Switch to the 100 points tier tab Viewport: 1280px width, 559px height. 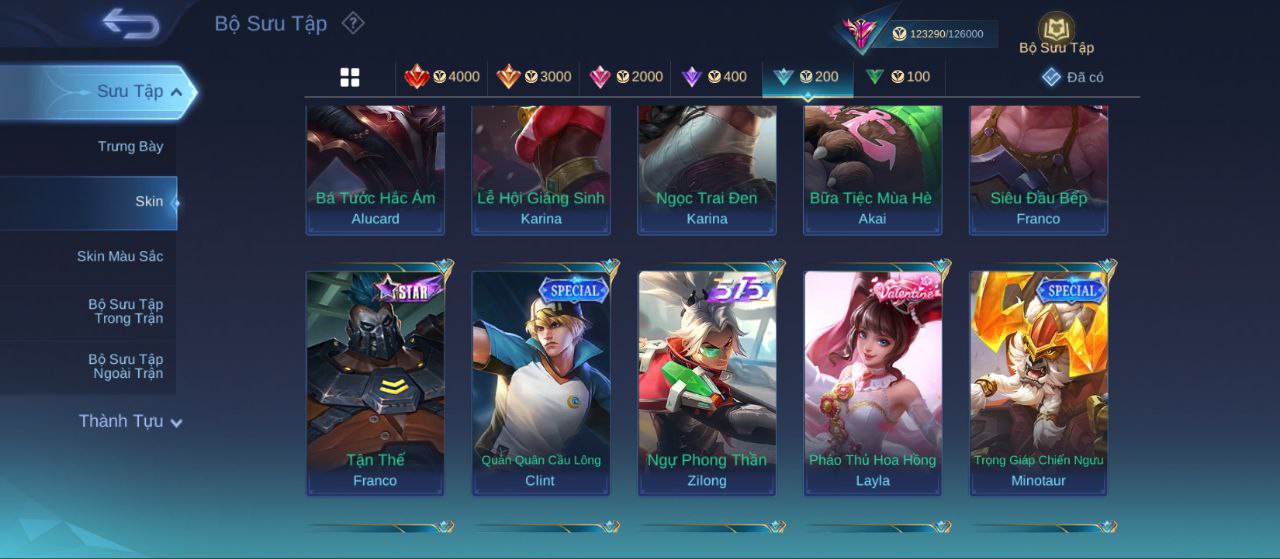[898, 77]
